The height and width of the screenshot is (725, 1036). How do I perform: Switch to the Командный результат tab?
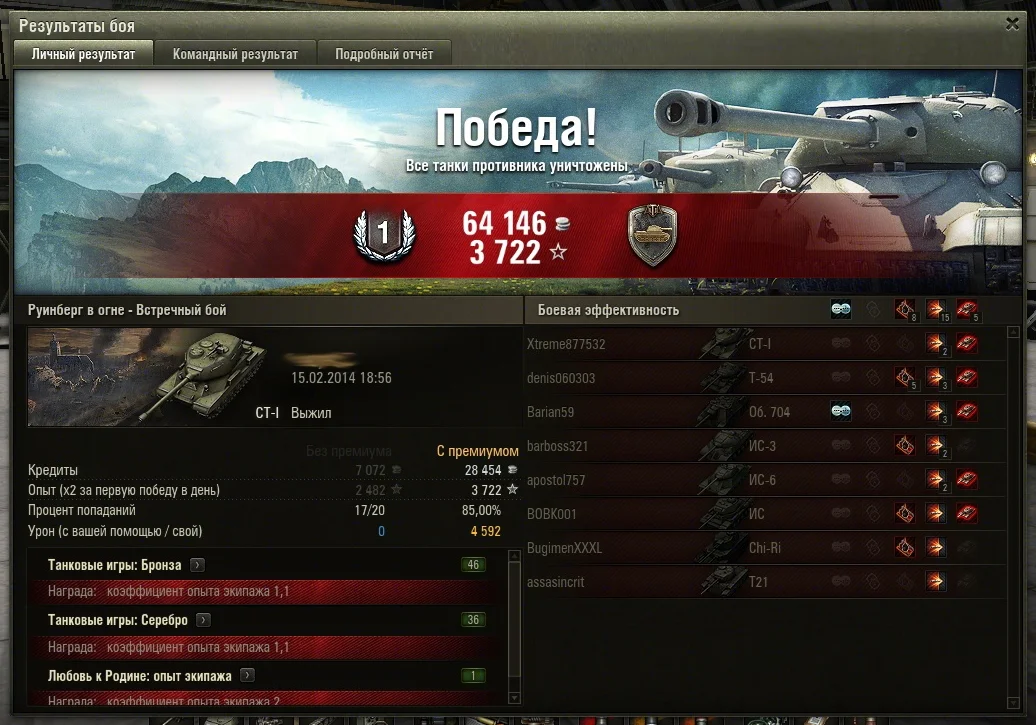coord(235,54)
